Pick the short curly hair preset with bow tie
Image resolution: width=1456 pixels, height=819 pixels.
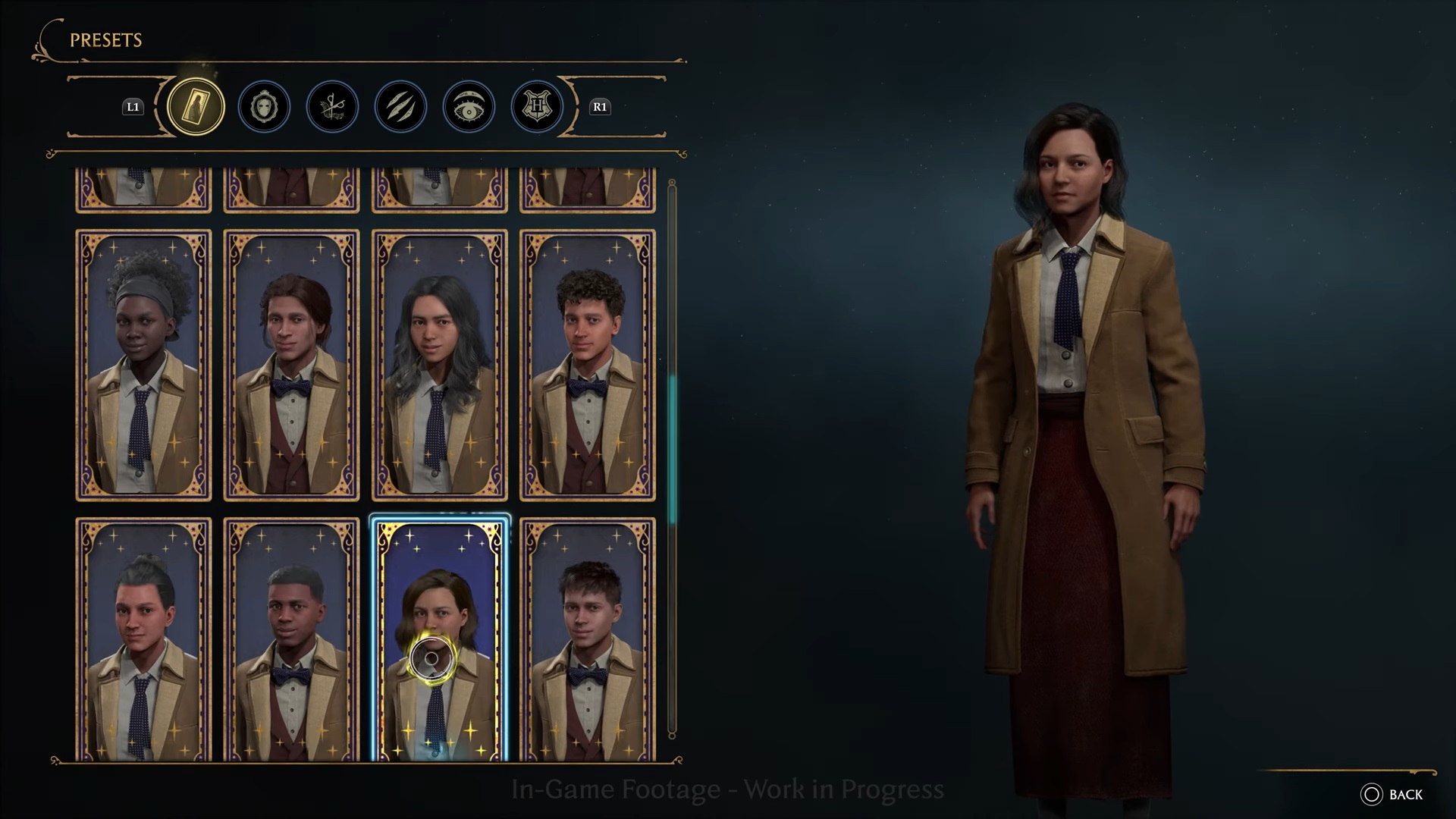(x=587, y=365)
